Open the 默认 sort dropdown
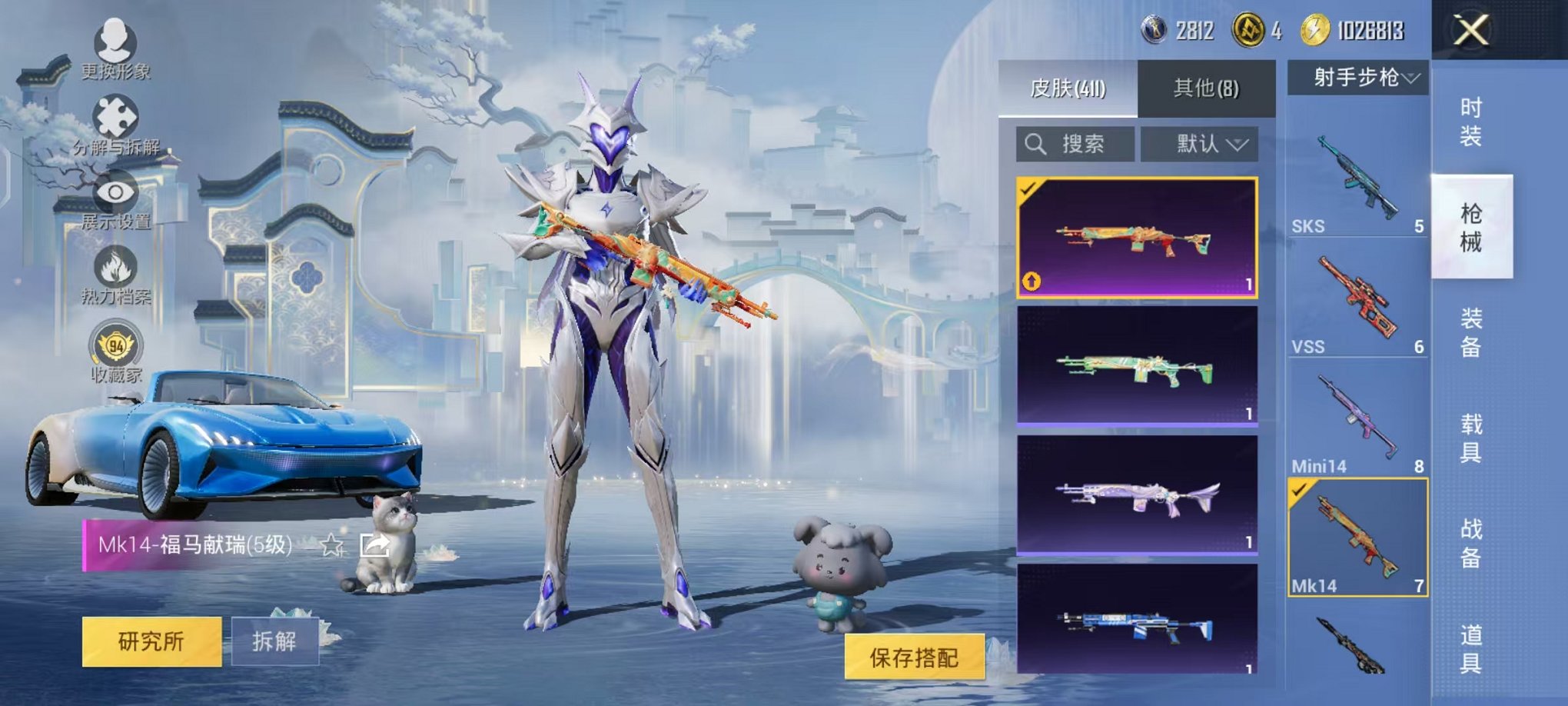Image resolution: width=1568 pixels, height=706 pixels. [x=1199, y=144]
